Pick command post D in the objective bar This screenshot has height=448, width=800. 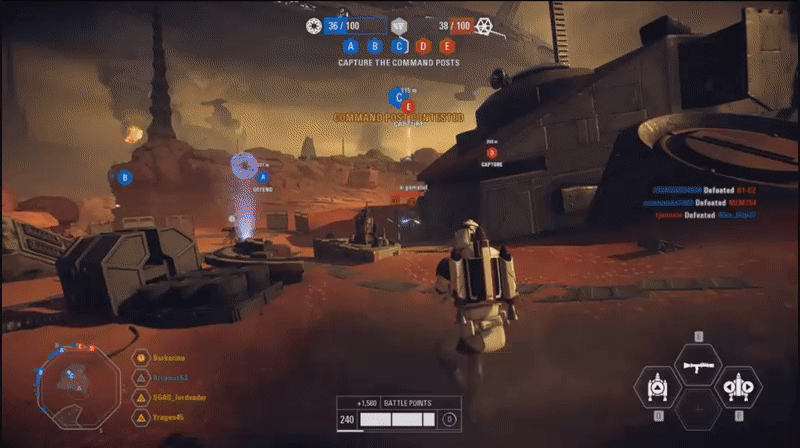click(x=423, y=46)
